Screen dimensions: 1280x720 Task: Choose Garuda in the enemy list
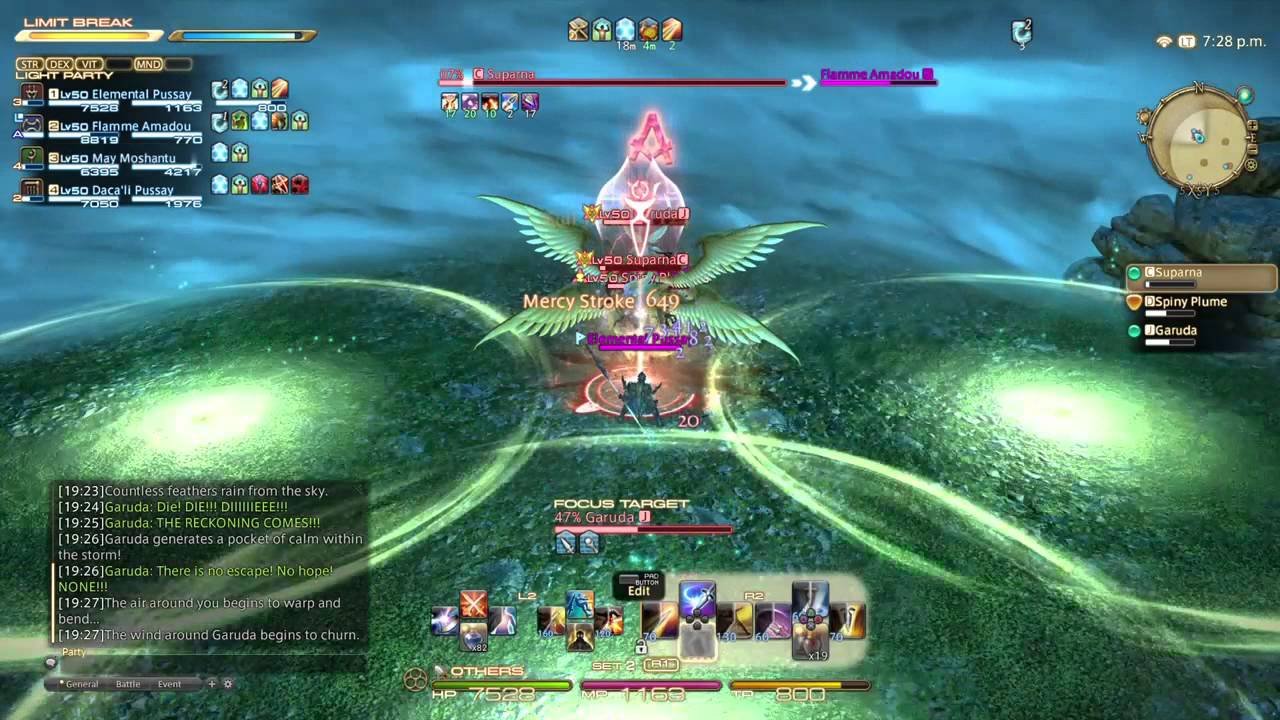tap(1174, 331)
